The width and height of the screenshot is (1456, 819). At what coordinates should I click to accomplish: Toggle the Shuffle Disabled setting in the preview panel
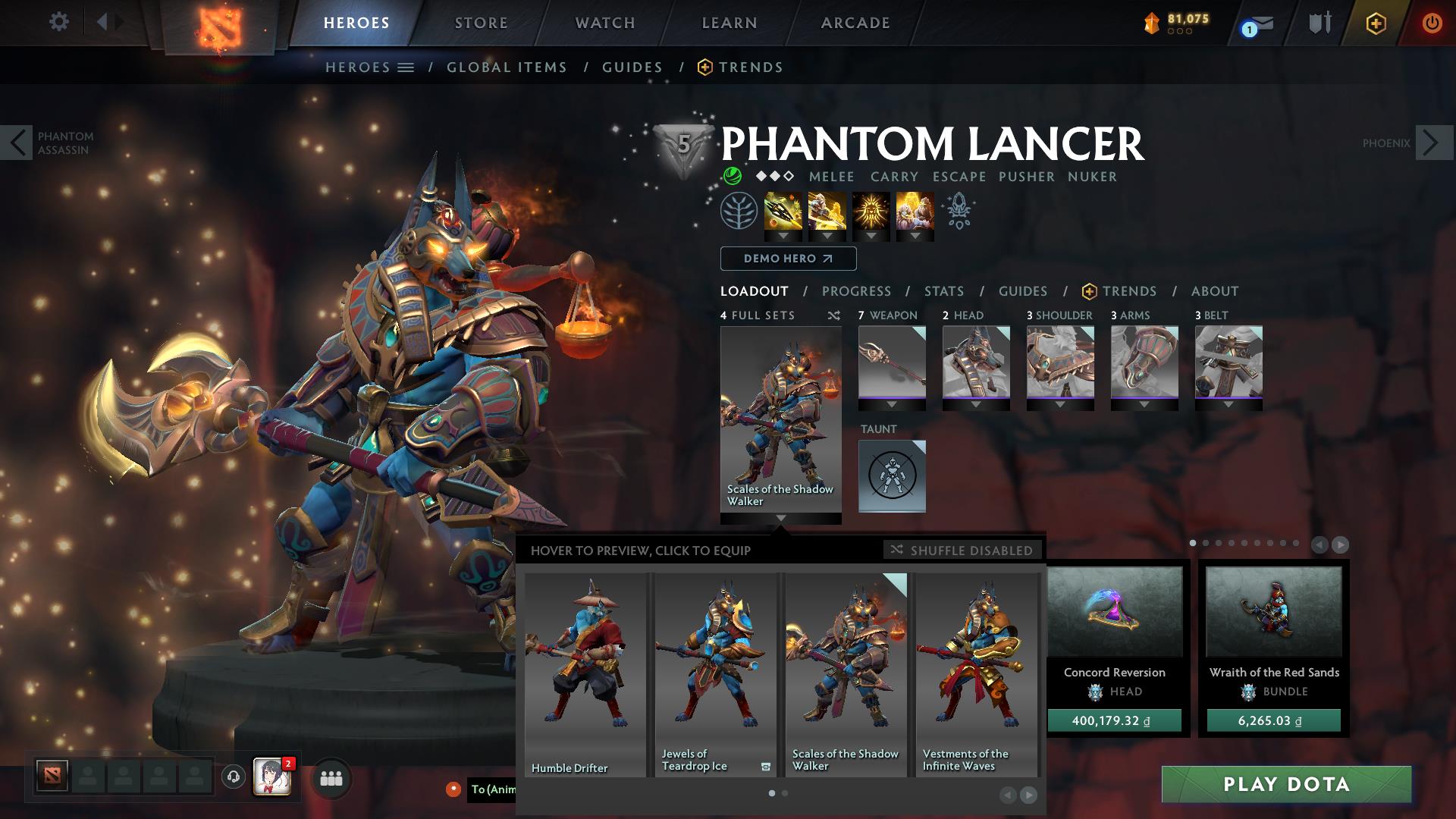point(962,551)
